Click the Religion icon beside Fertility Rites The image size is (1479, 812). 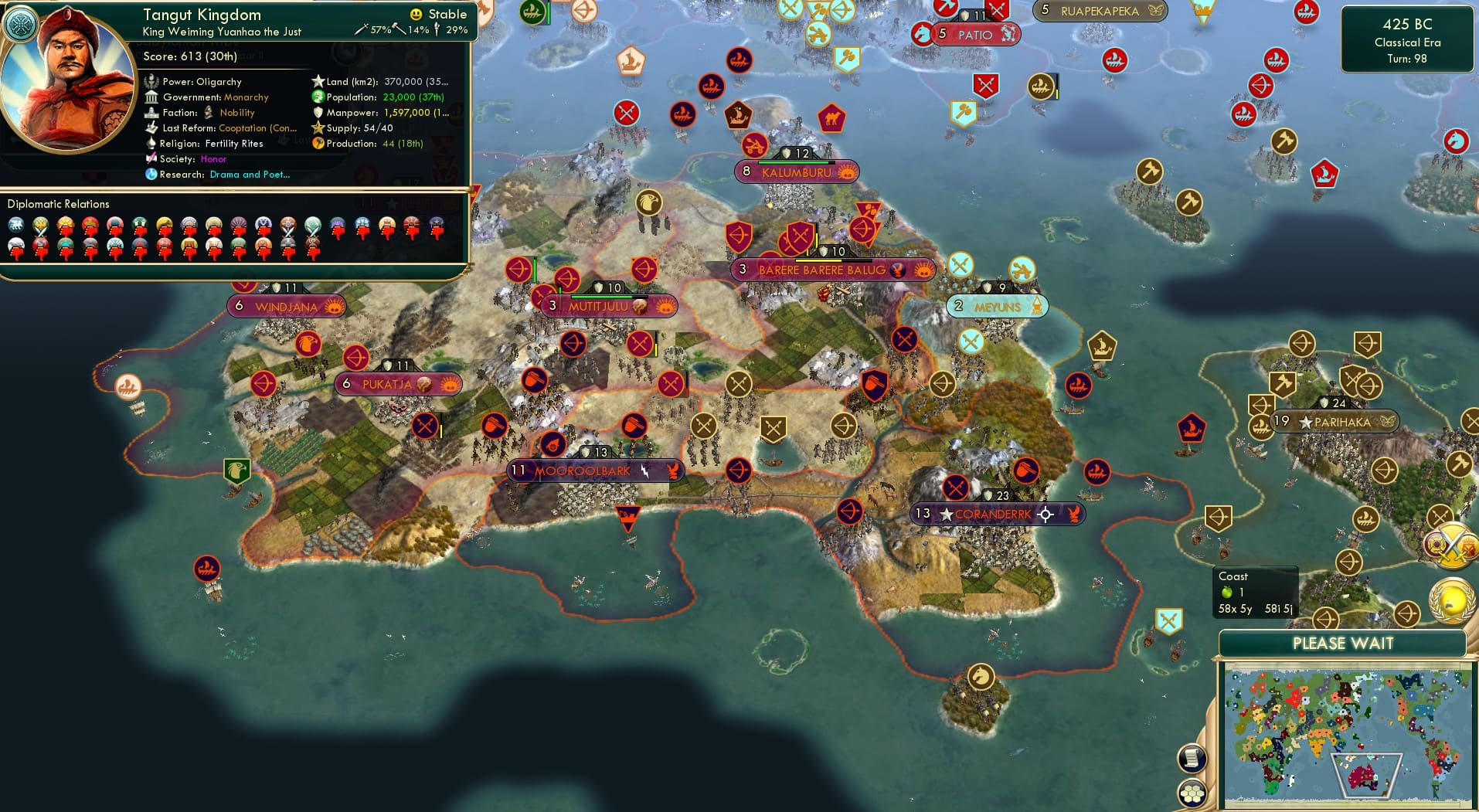151,144
